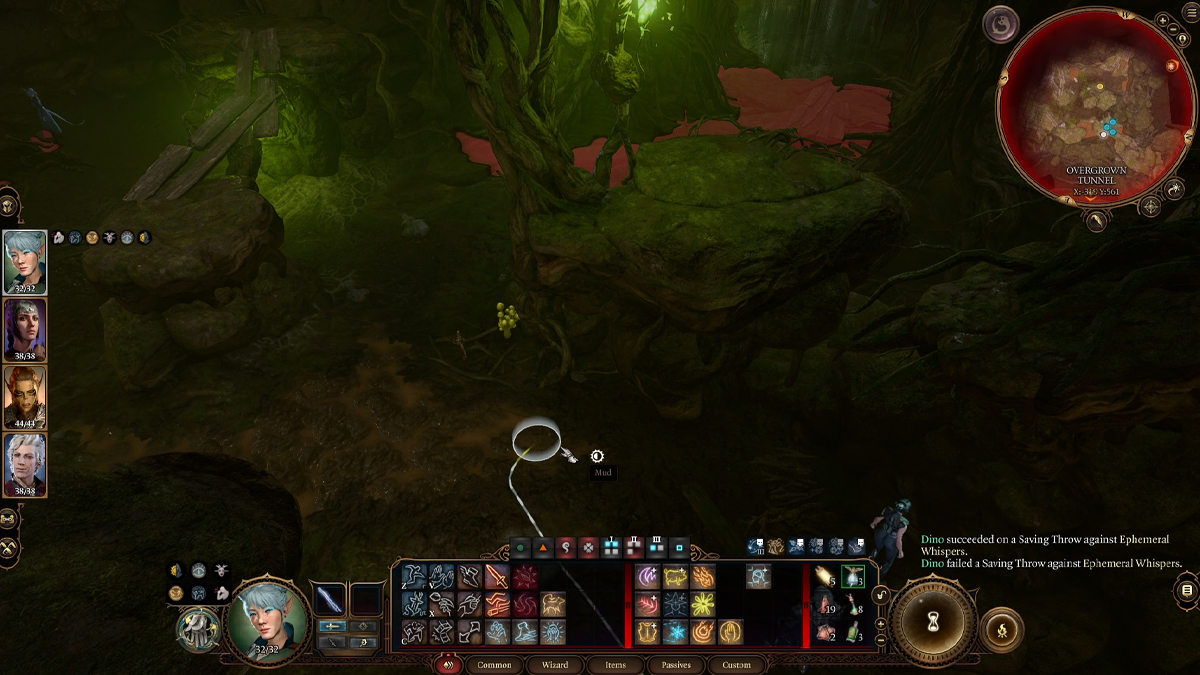The height and width of the screenshot is (675, 1200).
Task: Click the end turn hourglass button
Action: click(x=932, y=620)
